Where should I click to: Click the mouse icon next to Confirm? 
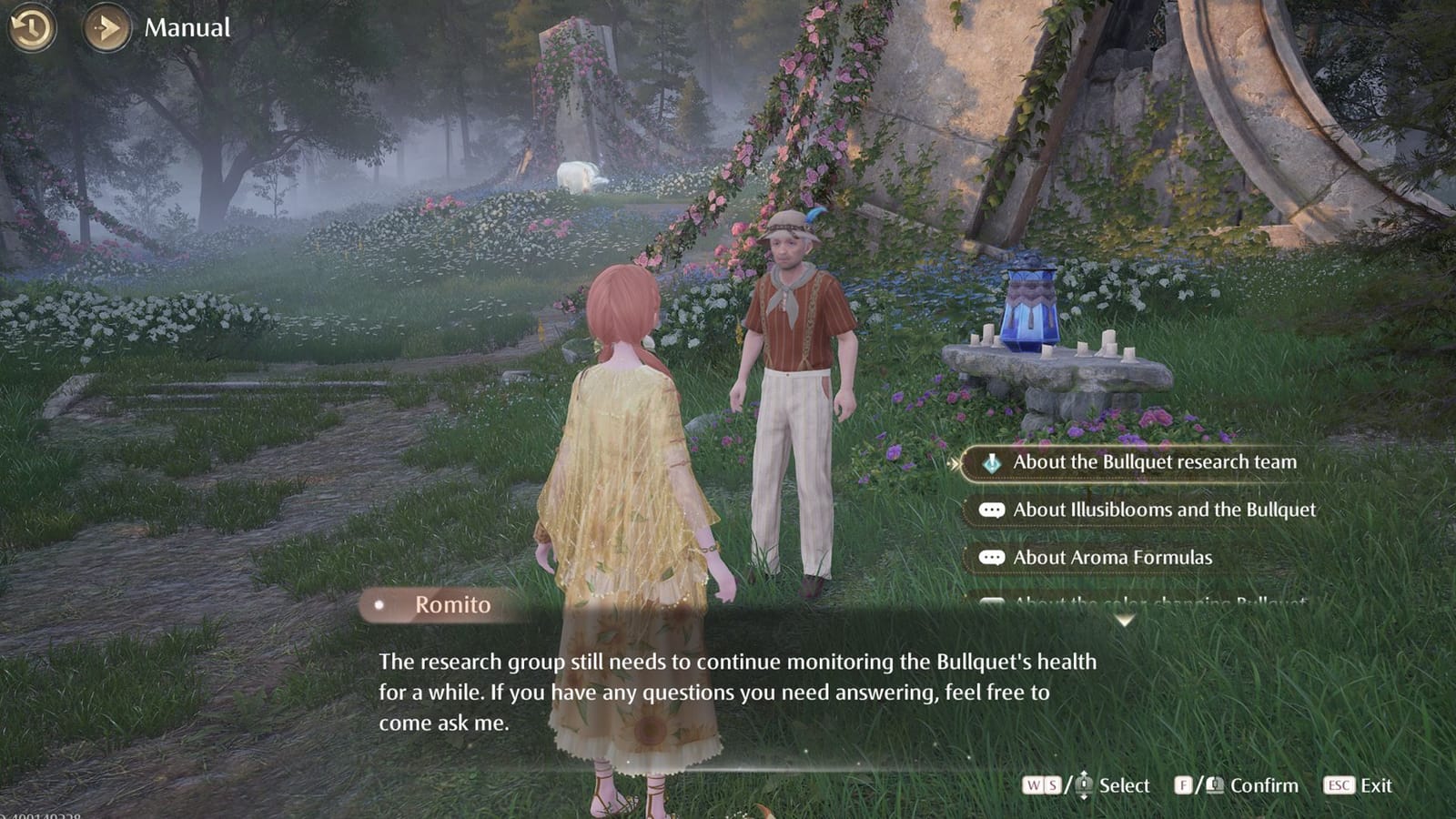click(x=1216, y=784)
